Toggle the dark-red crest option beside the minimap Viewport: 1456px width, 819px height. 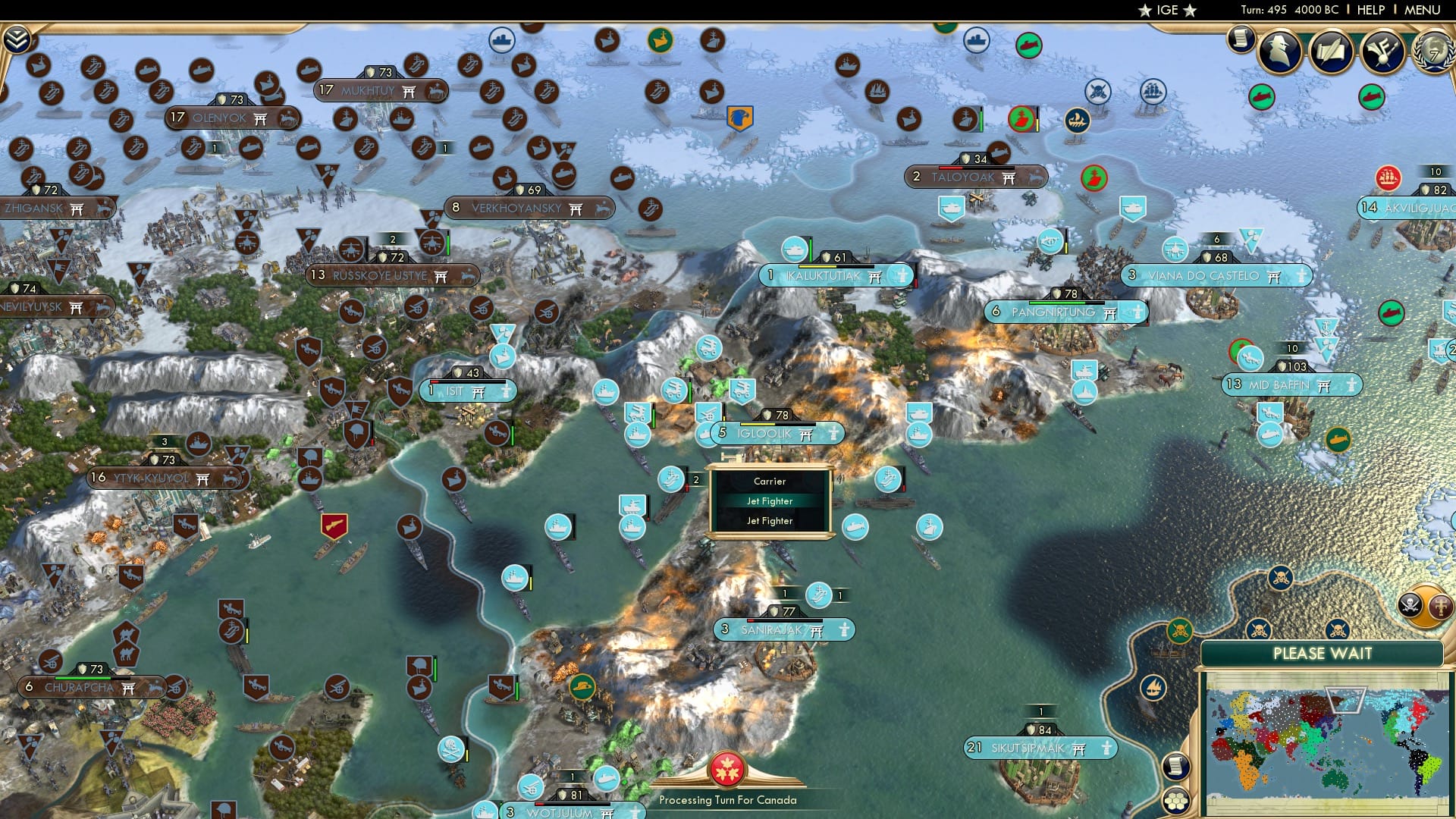point(1439,606)
